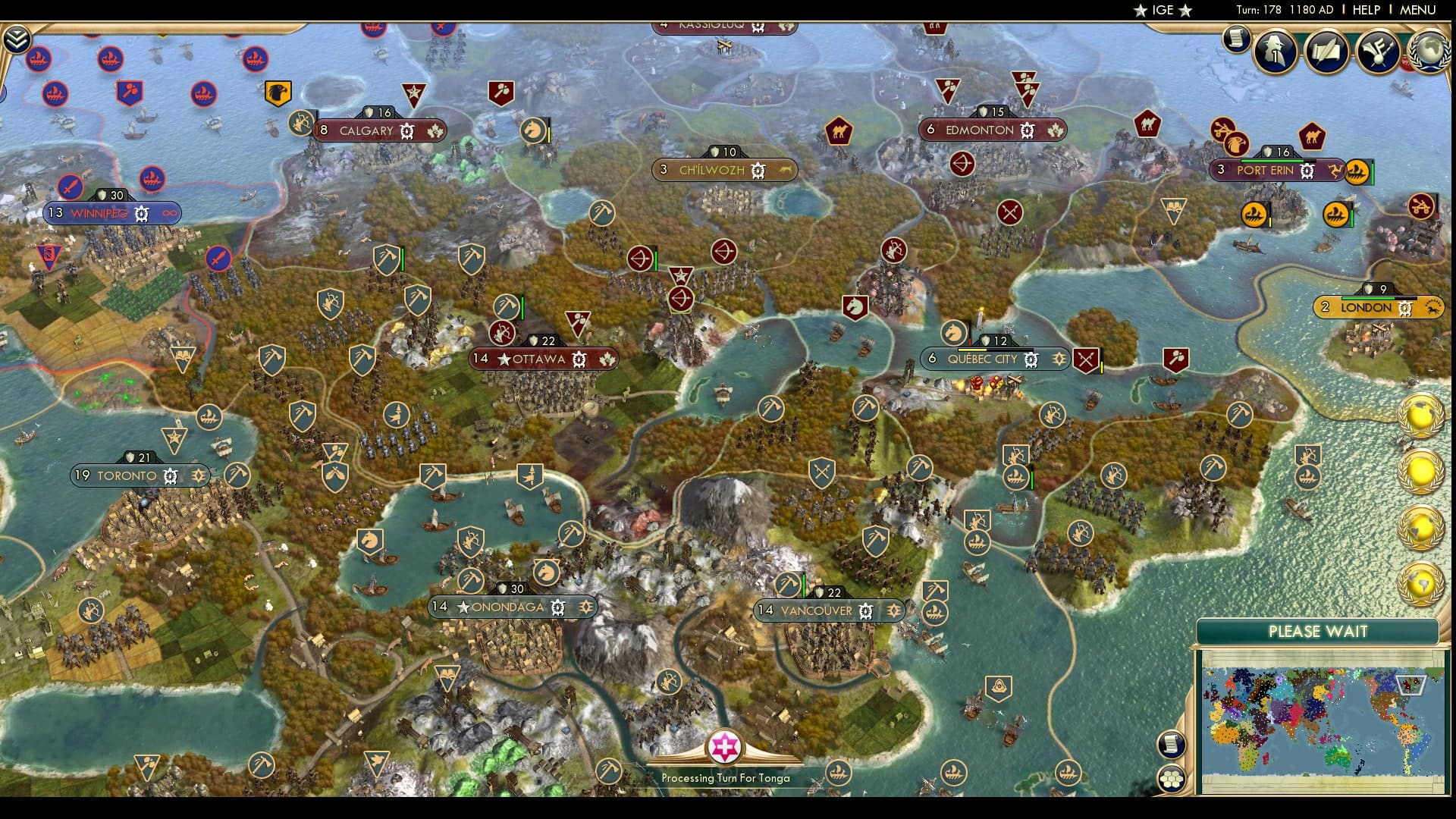Select the Ottawa city banner
Image resolution: width=1456 pixels, height=819 pixels.
tap(538, 359)
